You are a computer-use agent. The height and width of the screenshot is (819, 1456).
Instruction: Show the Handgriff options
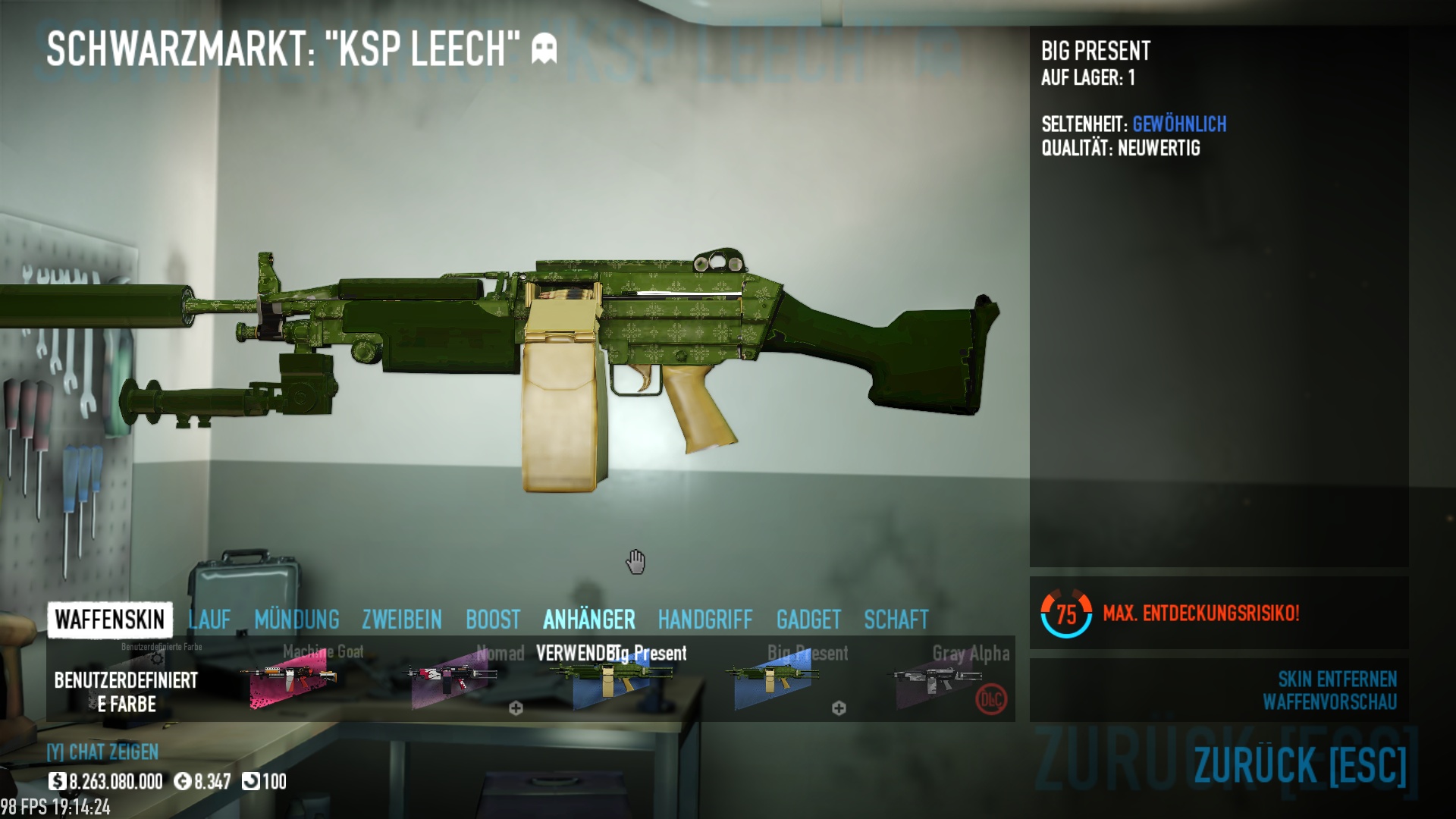point(705,620)
